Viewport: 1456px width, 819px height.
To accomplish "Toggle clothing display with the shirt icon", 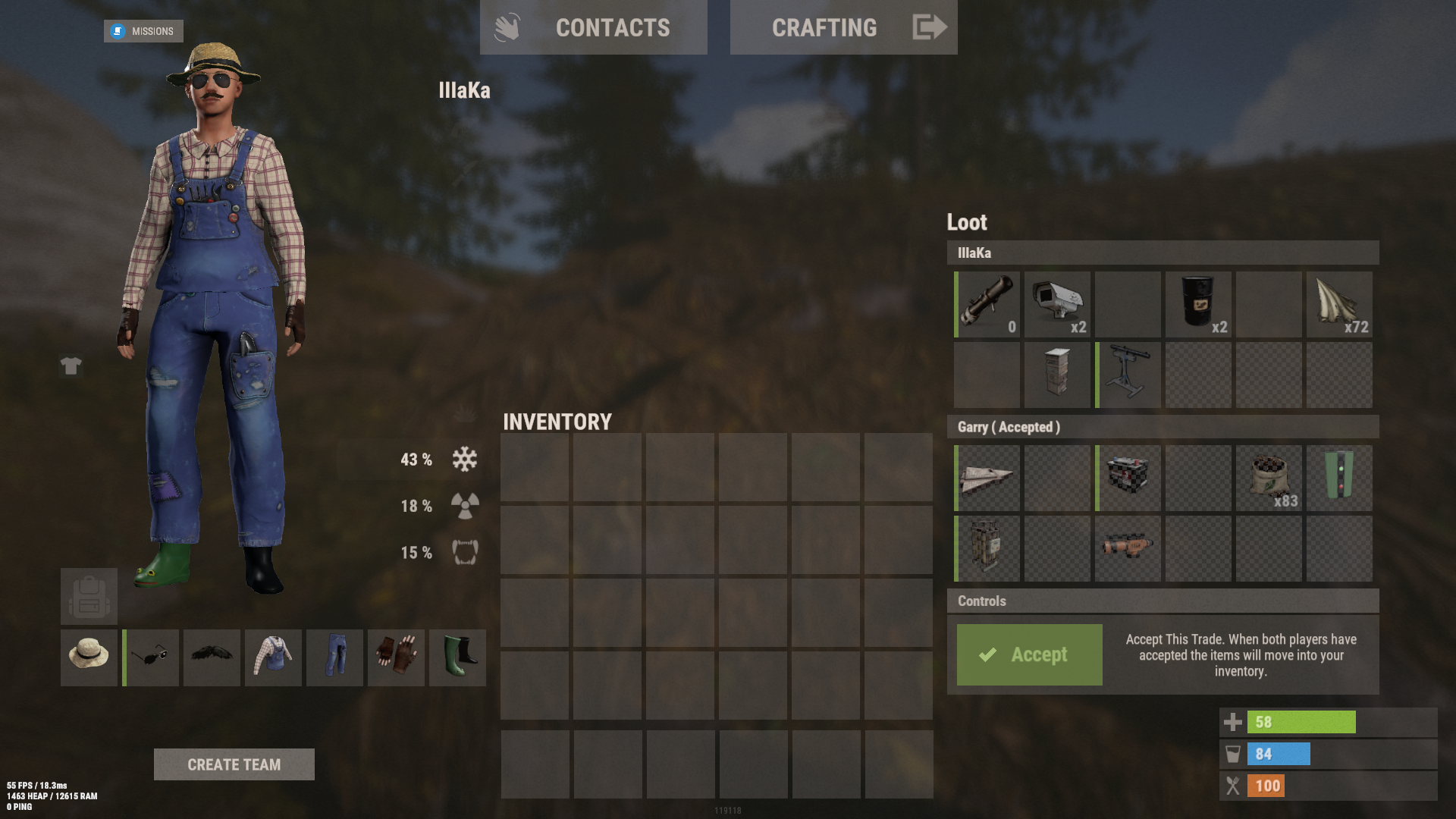I will tap(71, 366).
